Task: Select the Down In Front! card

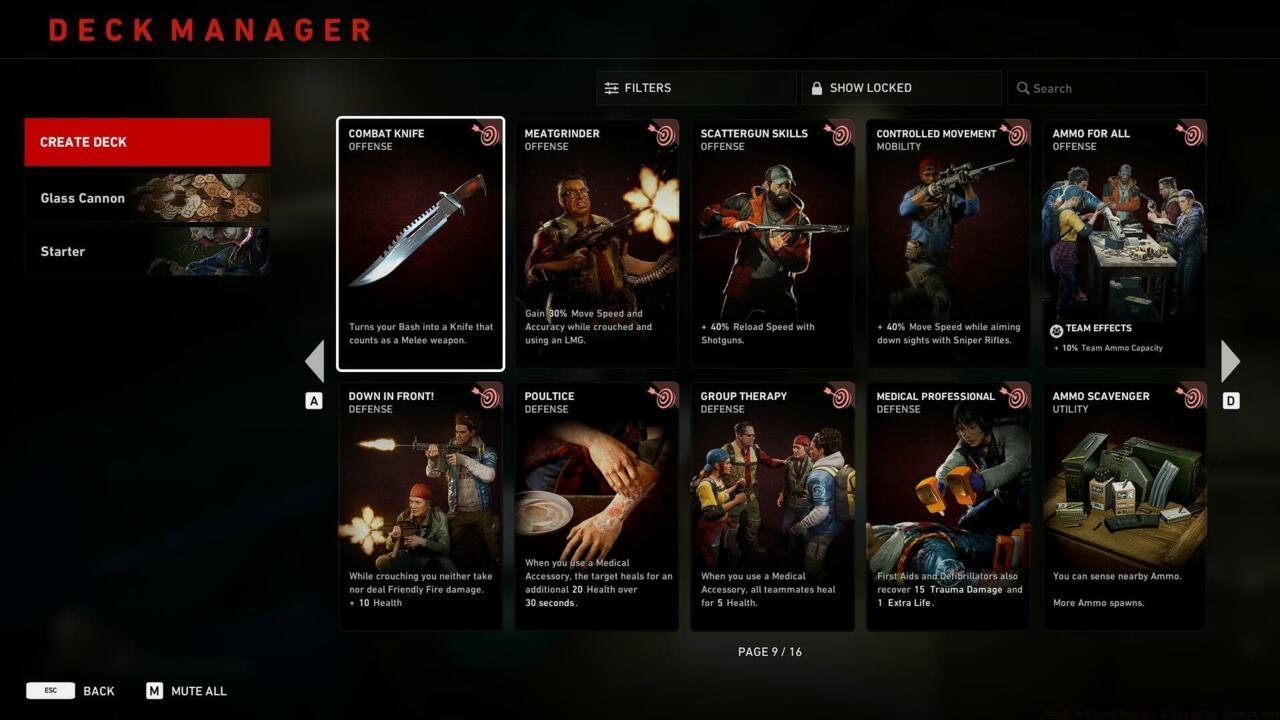Action: (x=420, y=506)
